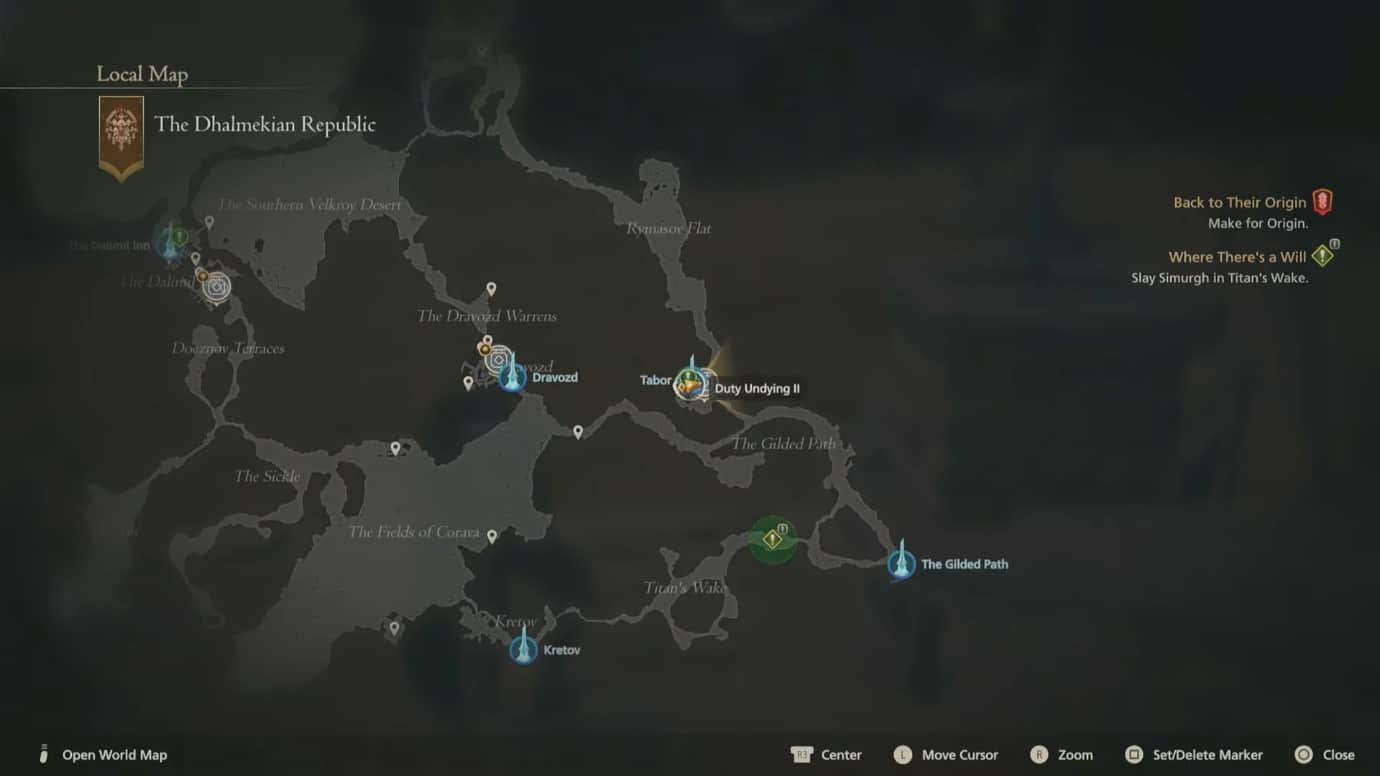Select the Center option on the bottom bar
Screen dimensions: 1380x776
(x=829, y=754)
